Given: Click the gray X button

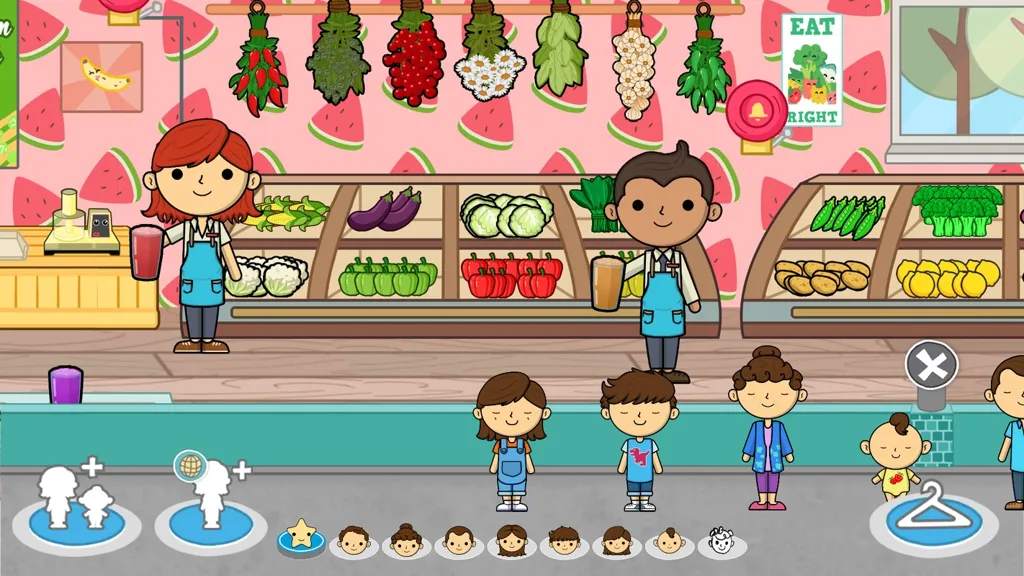Looking at the screenshot, I should pyautogui.click(x=932, y=366).
